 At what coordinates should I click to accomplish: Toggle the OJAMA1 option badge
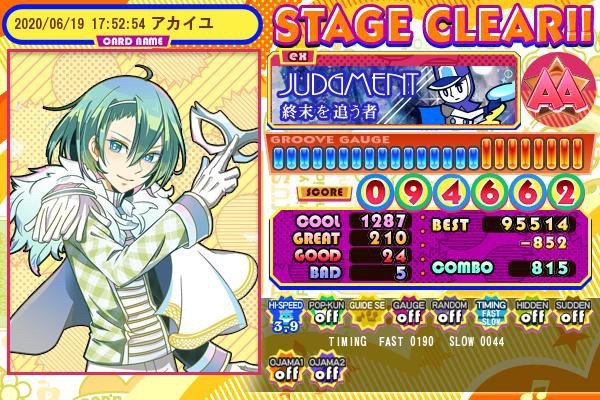[x=285, y=367]
